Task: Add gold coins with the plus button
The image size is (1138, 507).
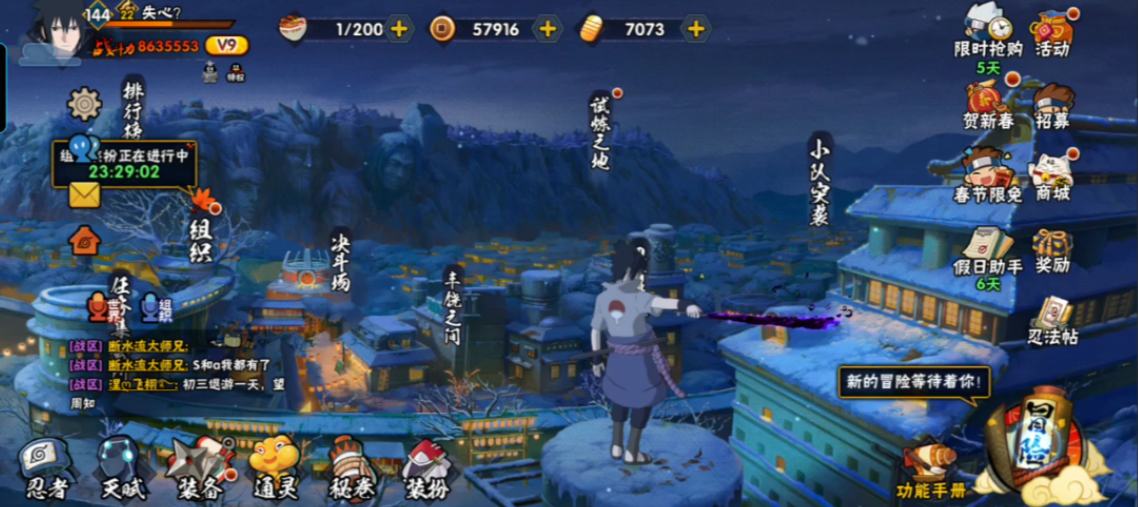Action: tap(548, 29)
